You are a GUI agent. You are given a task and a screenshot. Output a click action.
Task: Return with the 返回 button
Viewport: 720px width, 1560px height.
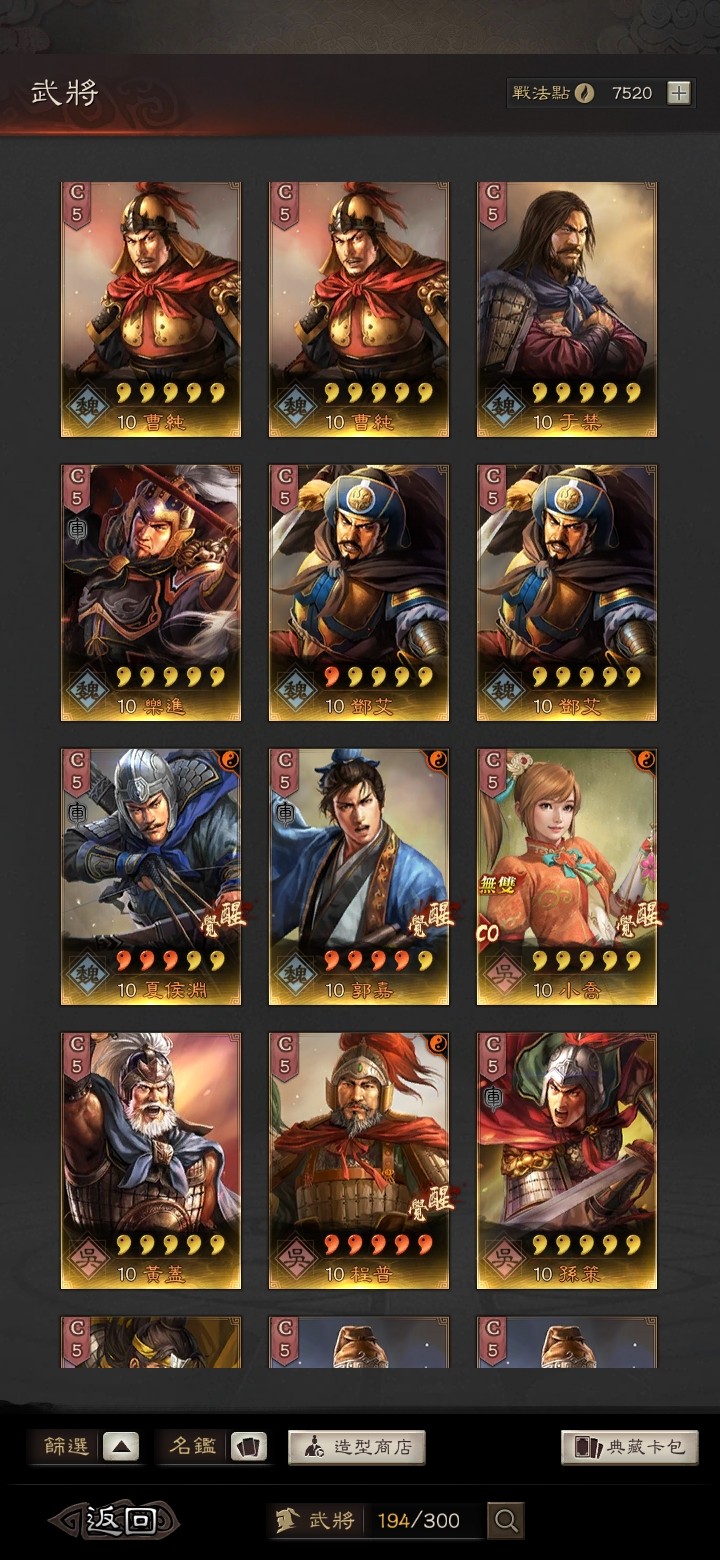tap(115, 1521)
